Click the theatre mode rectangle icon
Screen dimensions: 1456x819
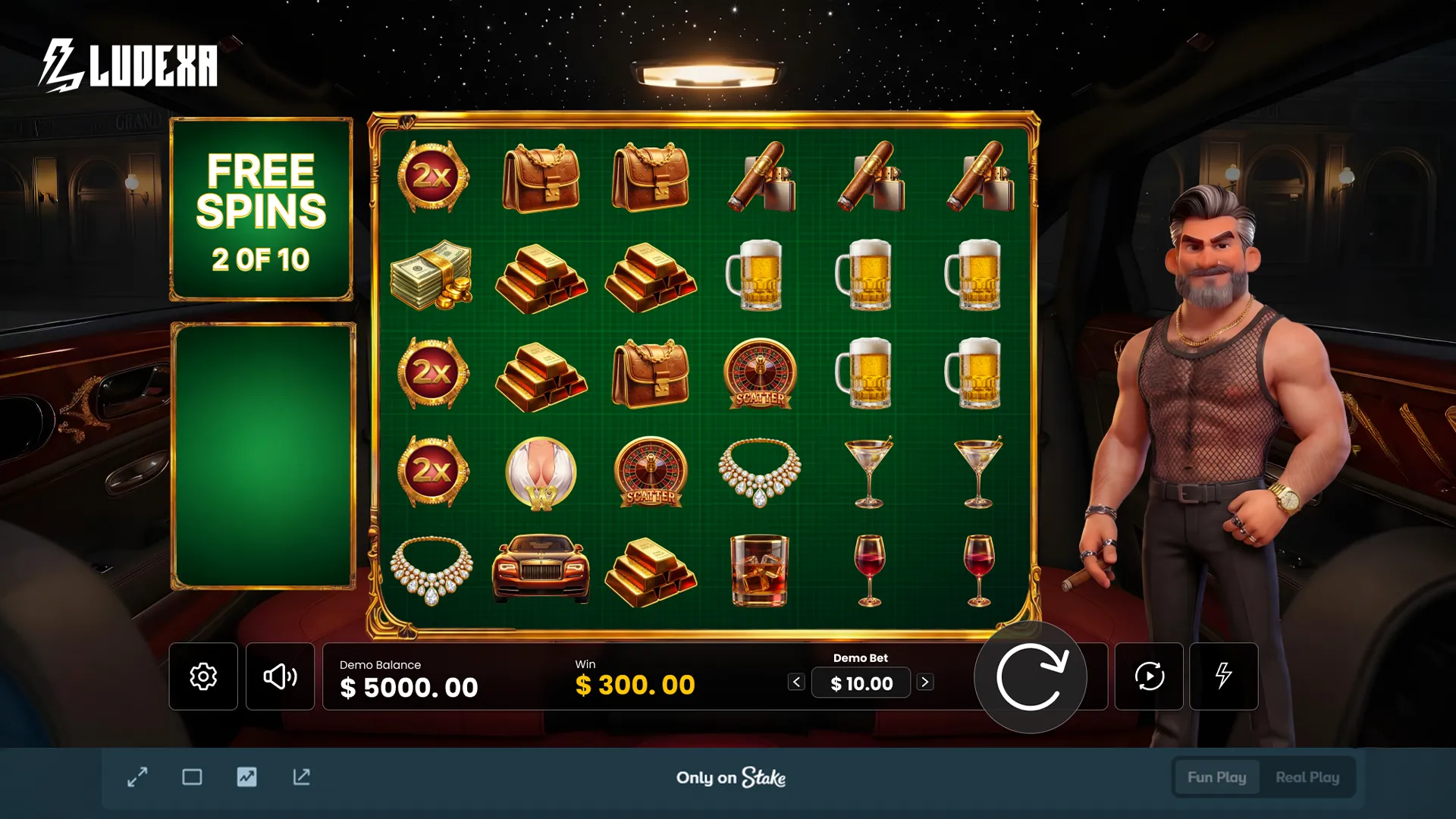point(192,777)
